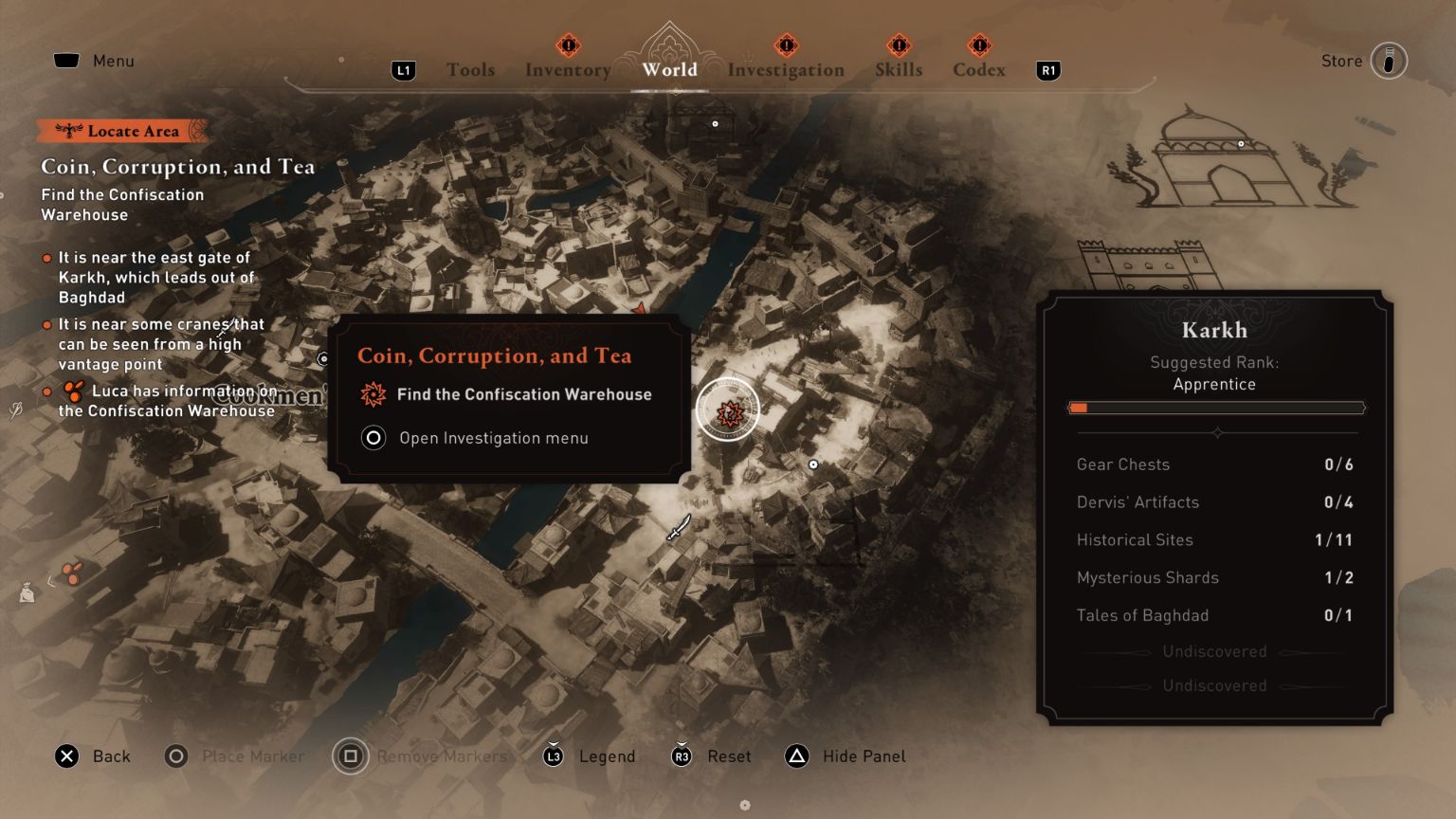Hide Panel using the Triangle button
Viewport: 1456px width, 819px height.
click(795, 755)
